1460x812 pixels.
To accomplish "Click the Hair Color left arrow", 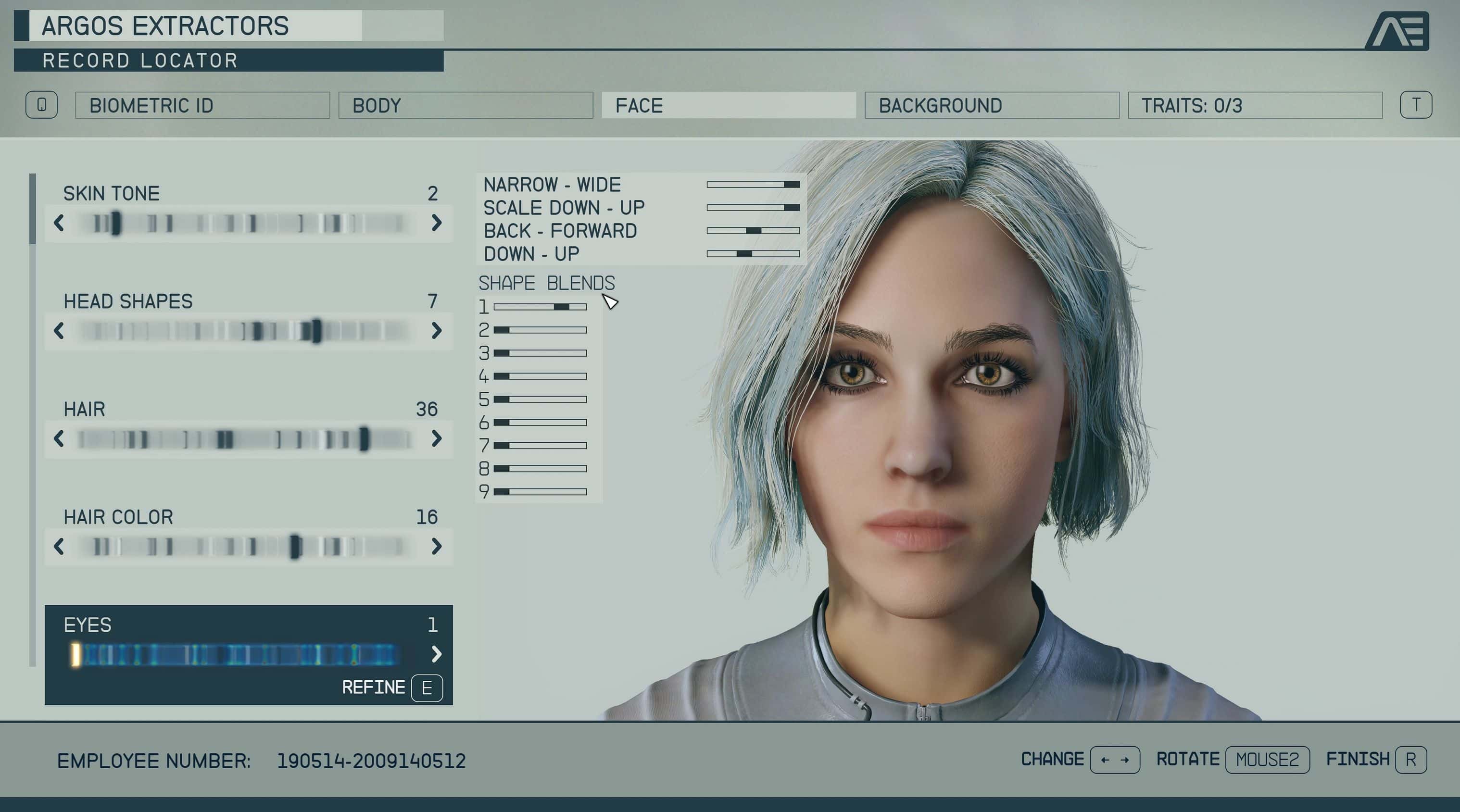I will click(x=59, y=546).
